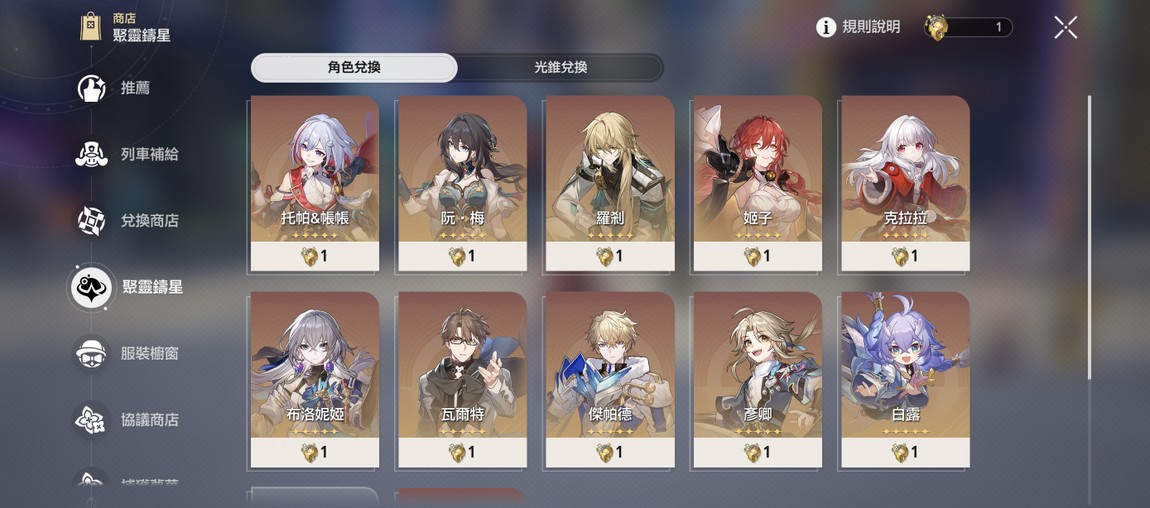Pick the 羅剎 character card

point(609,183)
